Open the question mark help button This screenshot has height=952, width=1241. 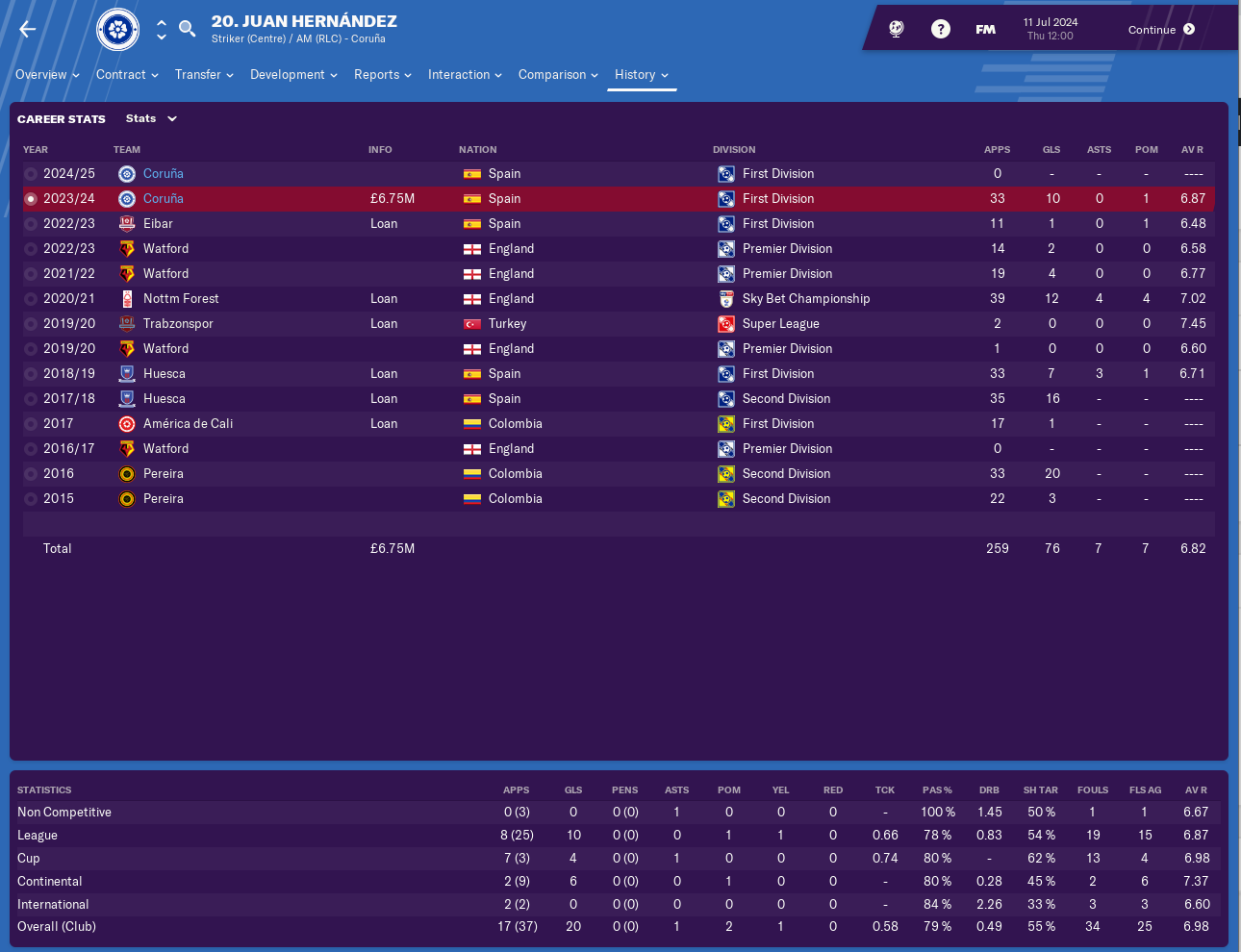click(x=940, y=30)
